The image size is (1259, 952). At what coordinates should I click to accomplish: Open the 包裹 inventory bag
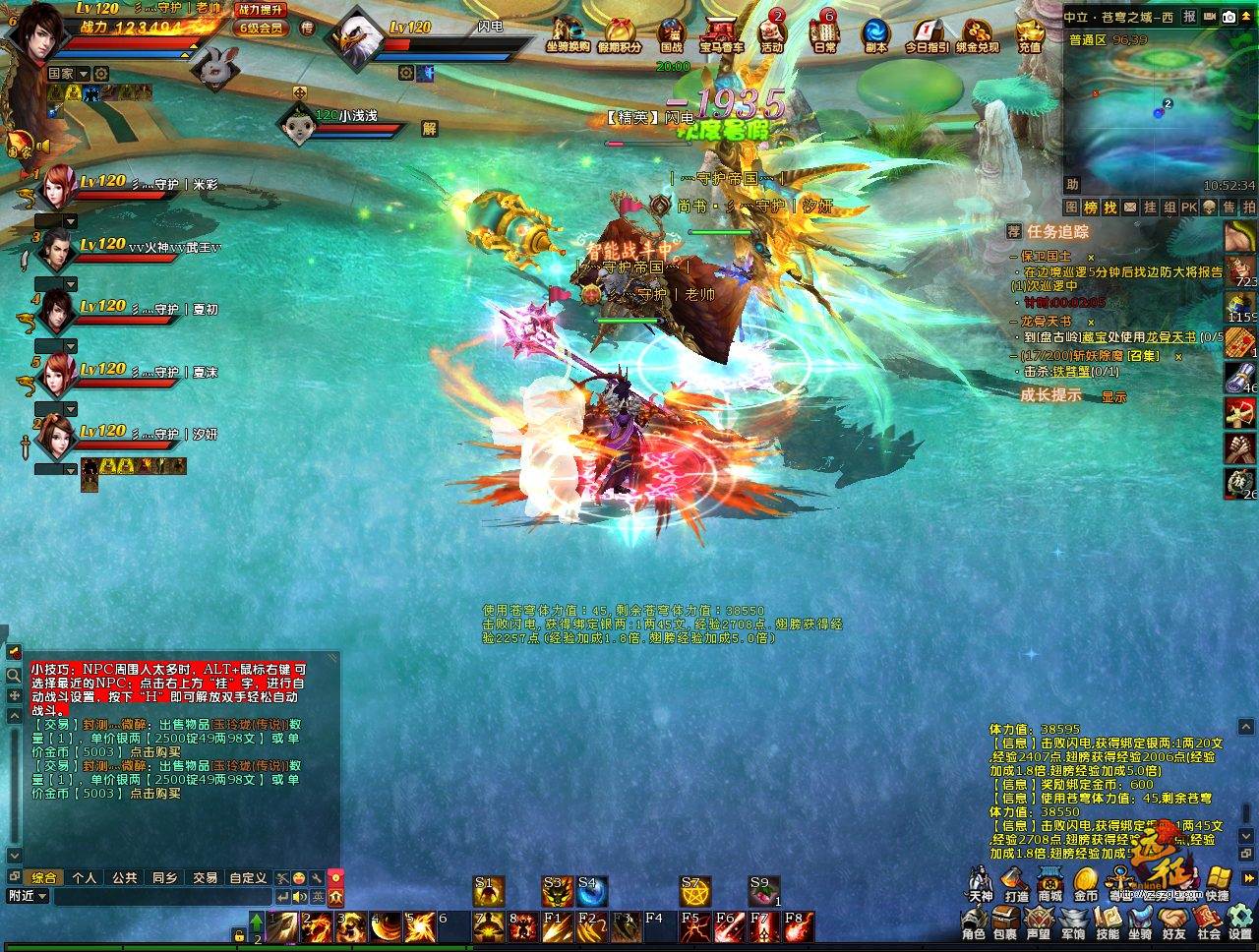[x=1004, y=924]
